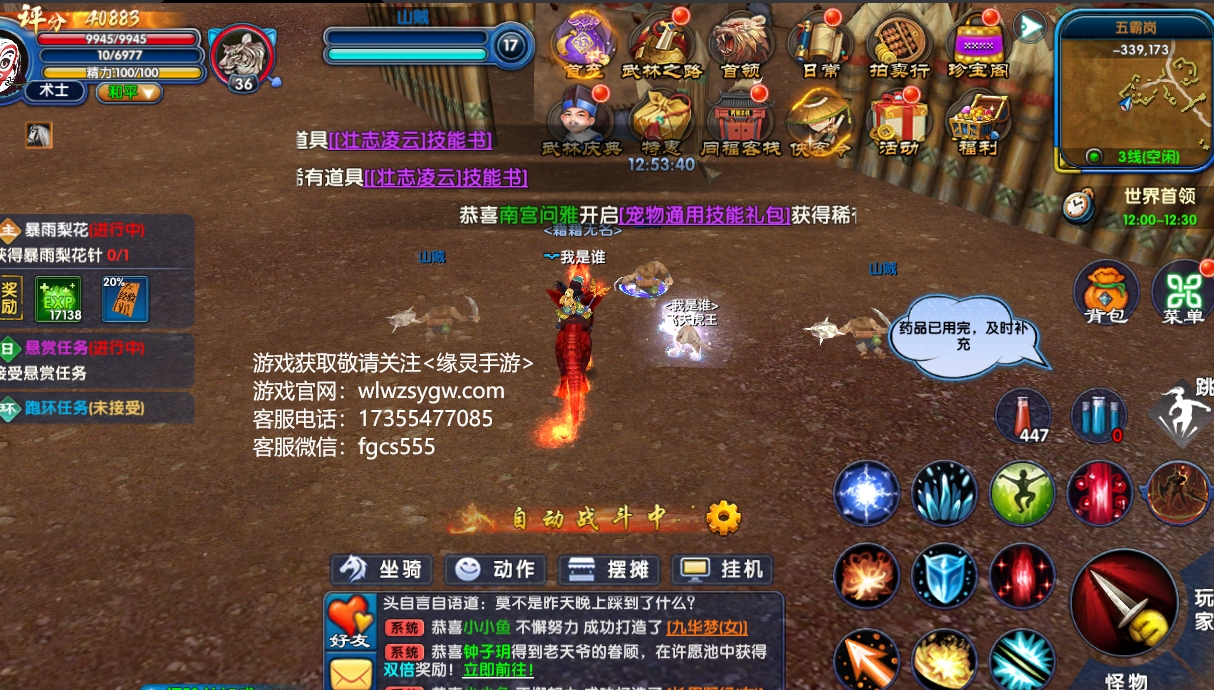Open the 珍宝阁 treasure shop

pos(979,45)
